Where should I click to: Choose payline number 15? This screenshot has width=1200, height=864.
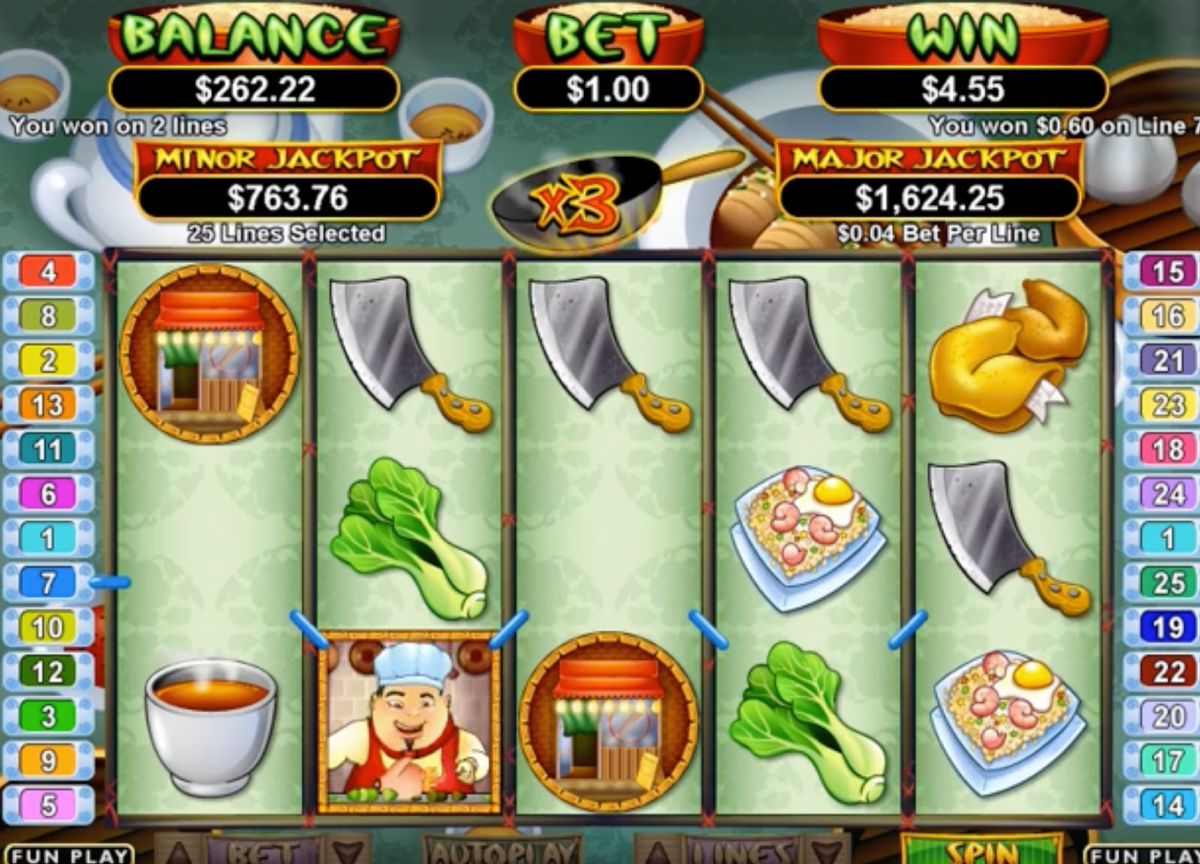(x=1167, y=271)
